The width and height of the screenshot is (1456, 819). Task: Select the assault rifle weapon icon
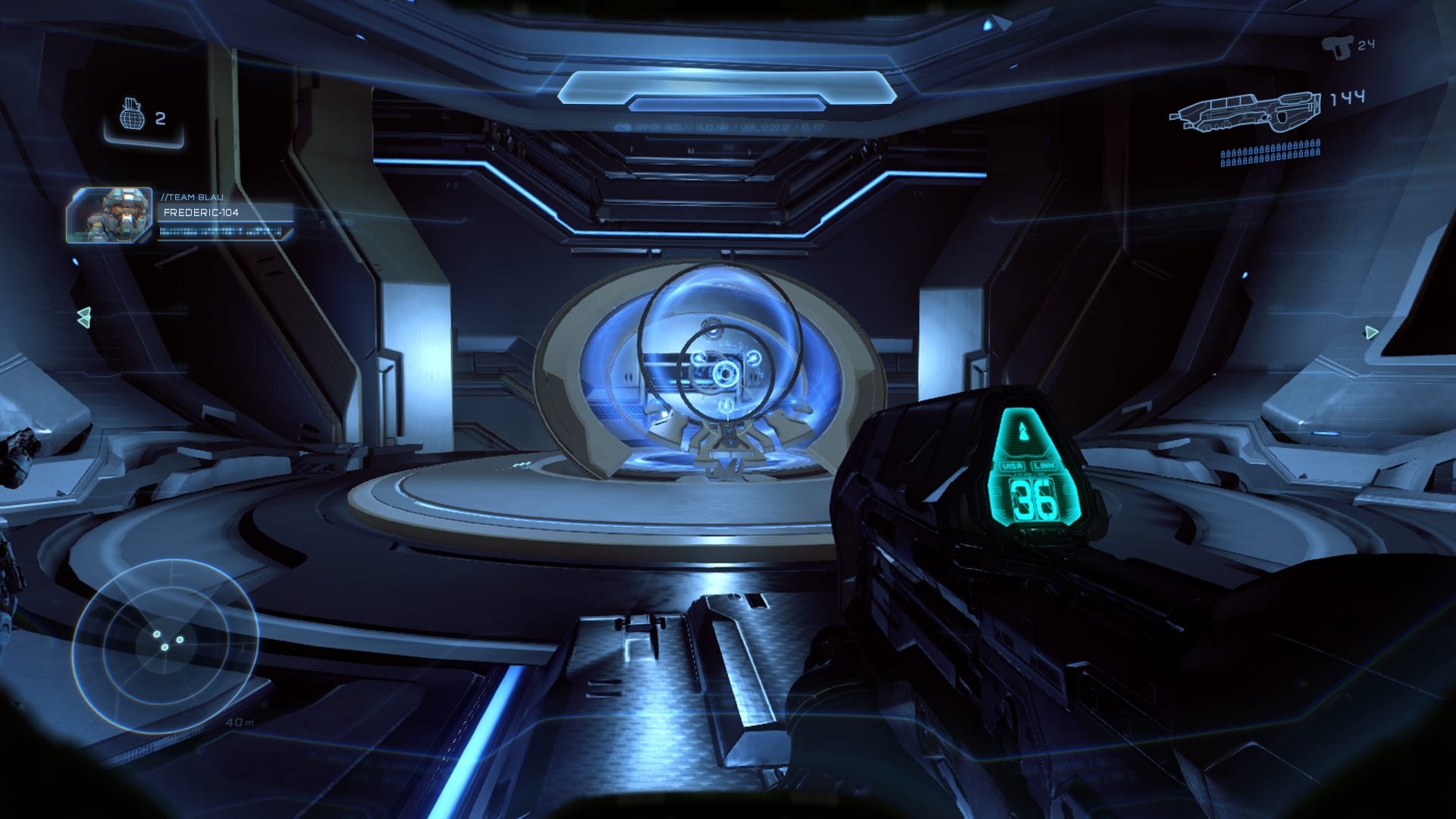coord(1245,112)
